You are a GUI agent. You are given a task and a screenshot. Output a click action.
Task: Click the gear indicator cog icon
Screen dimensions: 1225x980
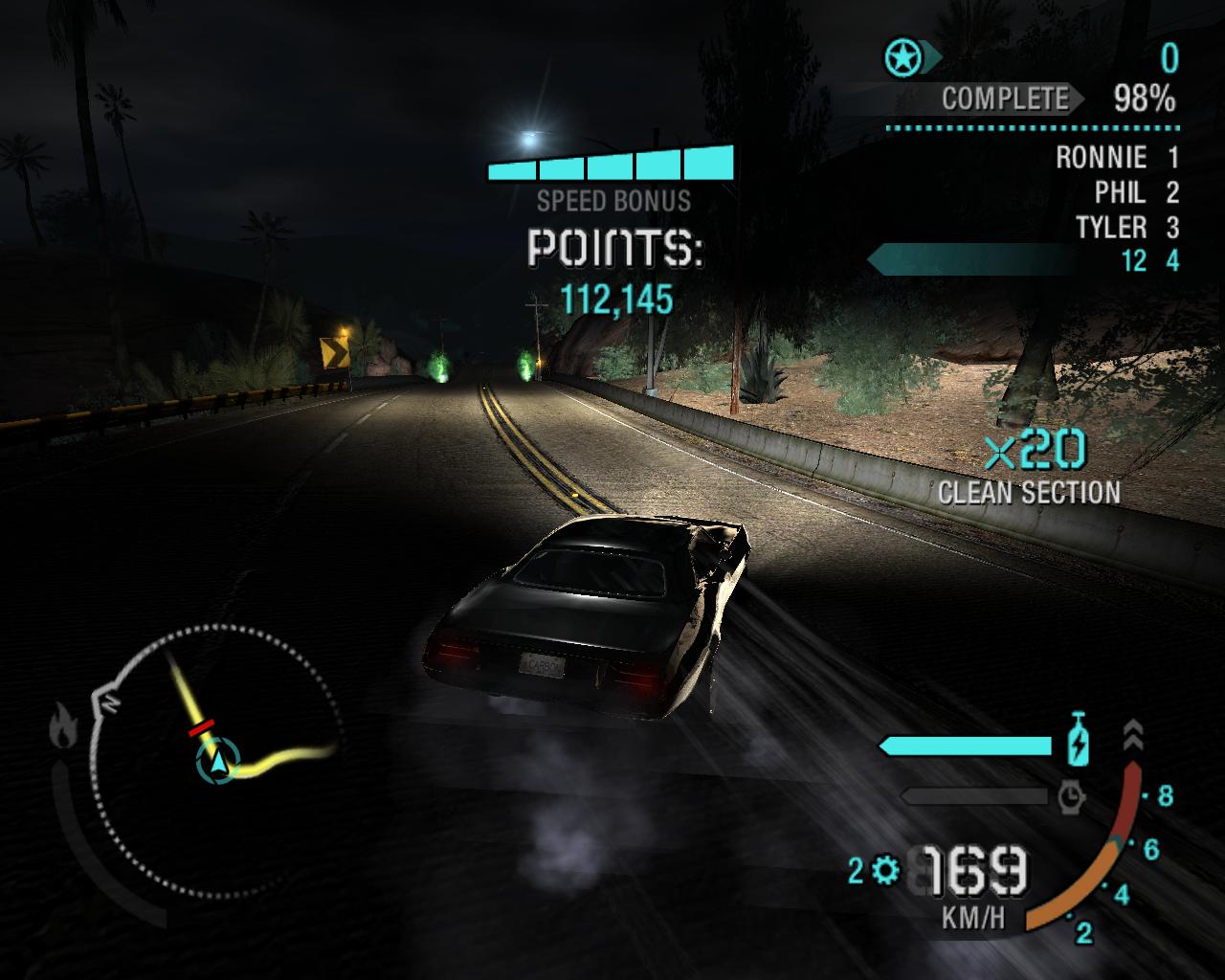pos(886,870)
